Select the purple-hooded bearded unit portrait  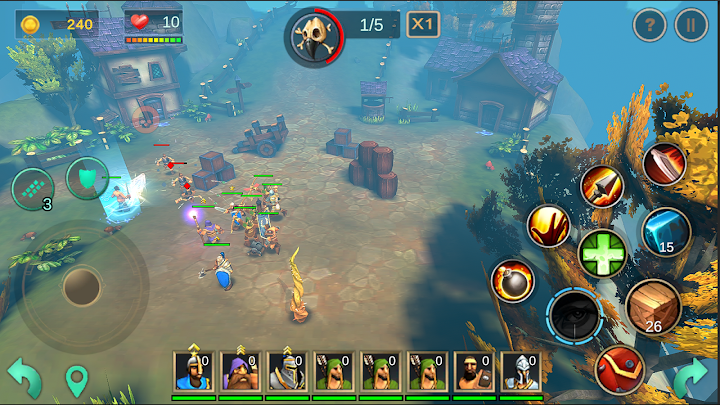238,372
